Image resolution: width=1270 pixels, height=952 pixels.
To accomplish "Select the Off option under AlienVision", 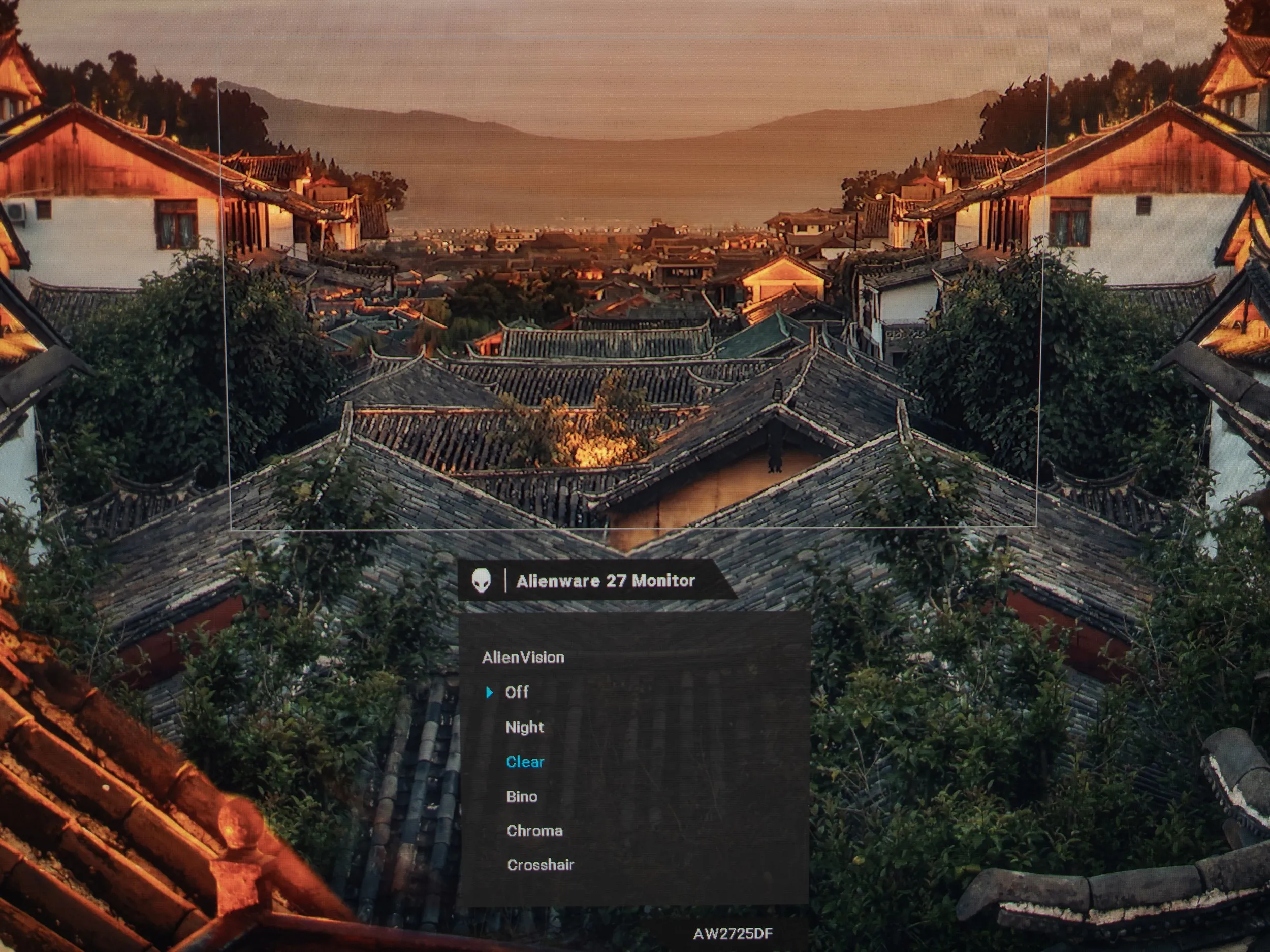I will [x=517, y=692].
